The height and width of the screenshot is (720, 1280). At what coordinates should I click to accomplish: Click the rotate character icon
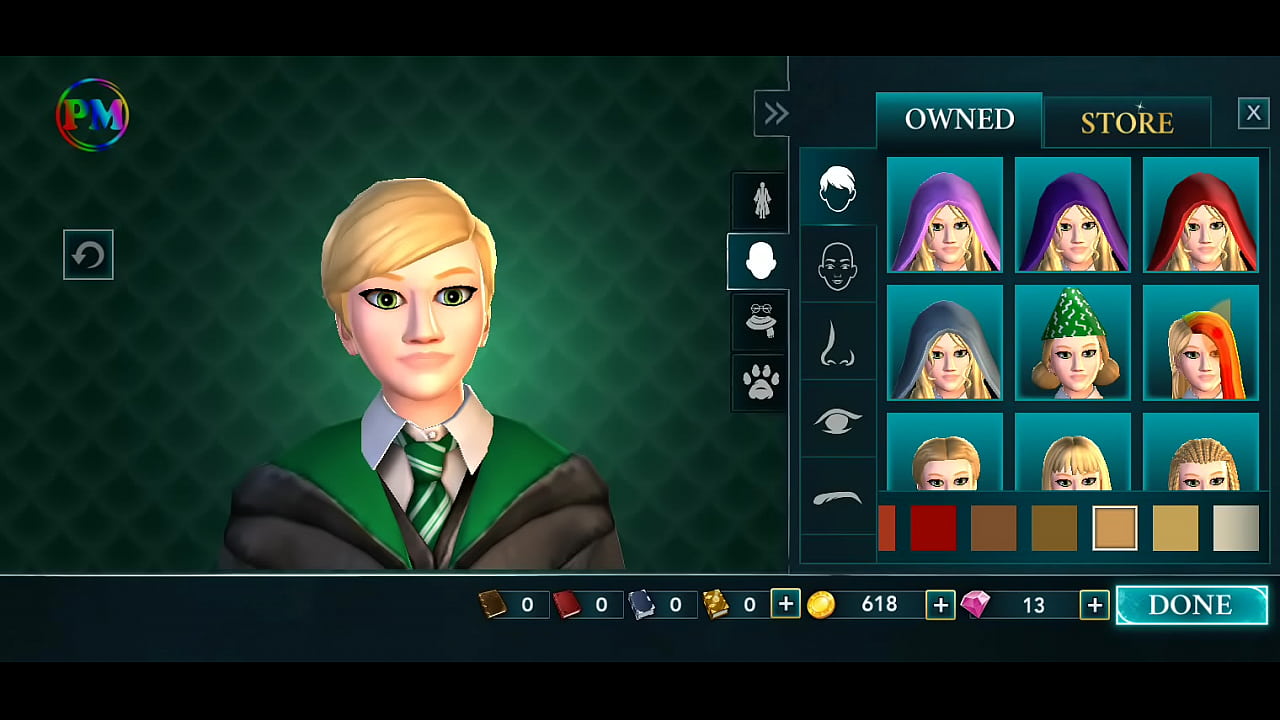[x=88, y=255]
